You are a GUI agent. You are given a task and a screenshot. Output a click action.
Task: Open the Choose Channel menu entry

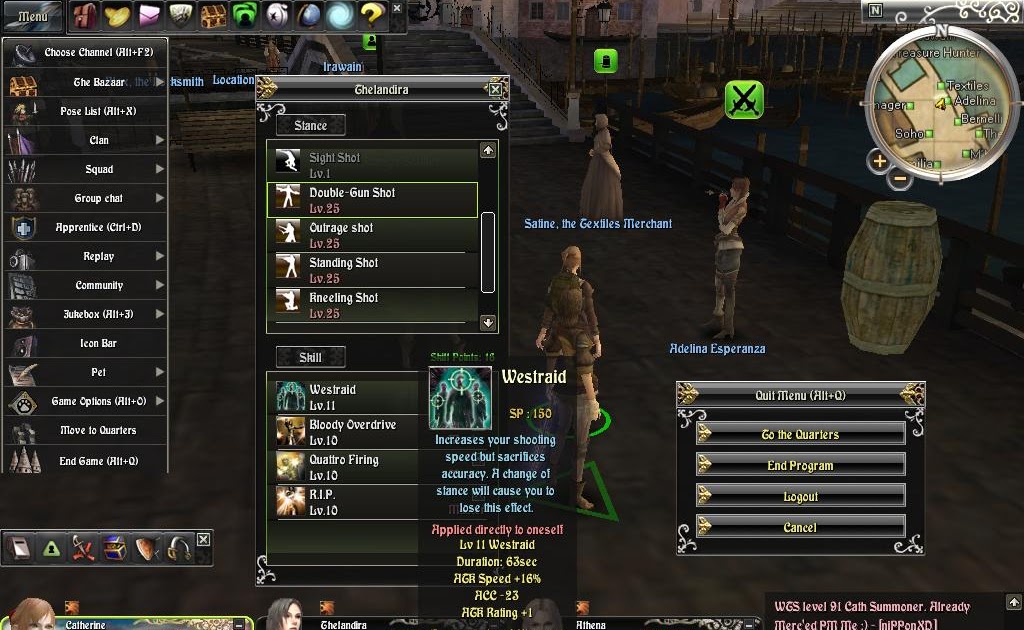pyautogui.click(x=98, y=53)
